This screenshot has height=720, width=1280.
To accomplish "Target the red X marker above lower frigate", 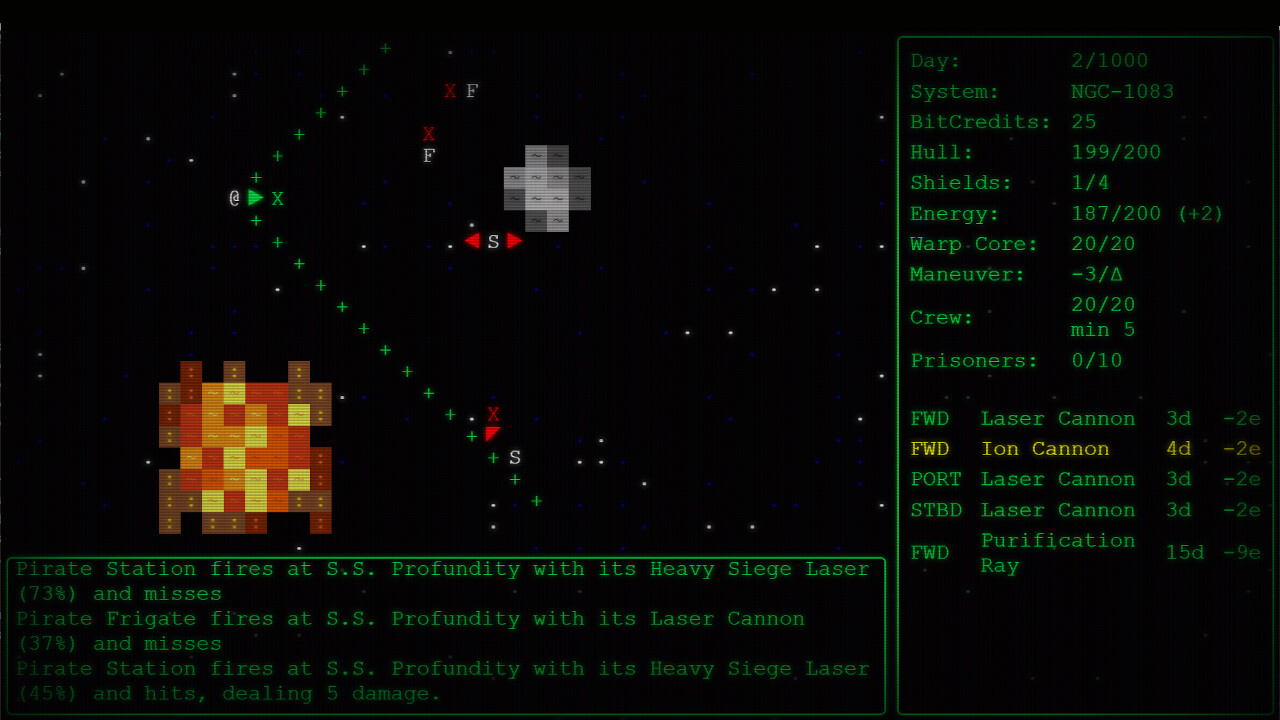I will click(493, 414).
